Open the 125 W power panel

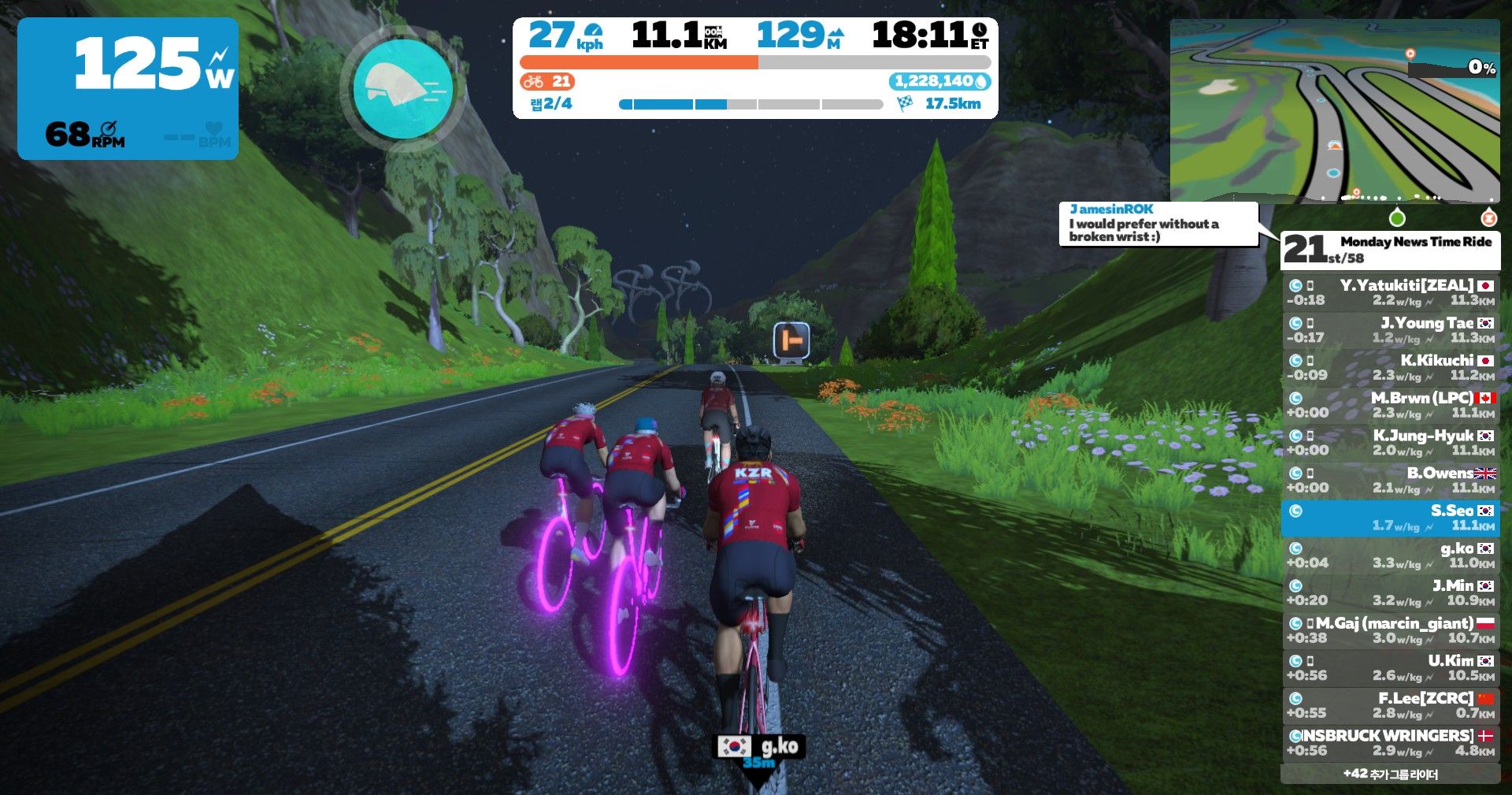(128, 89)
